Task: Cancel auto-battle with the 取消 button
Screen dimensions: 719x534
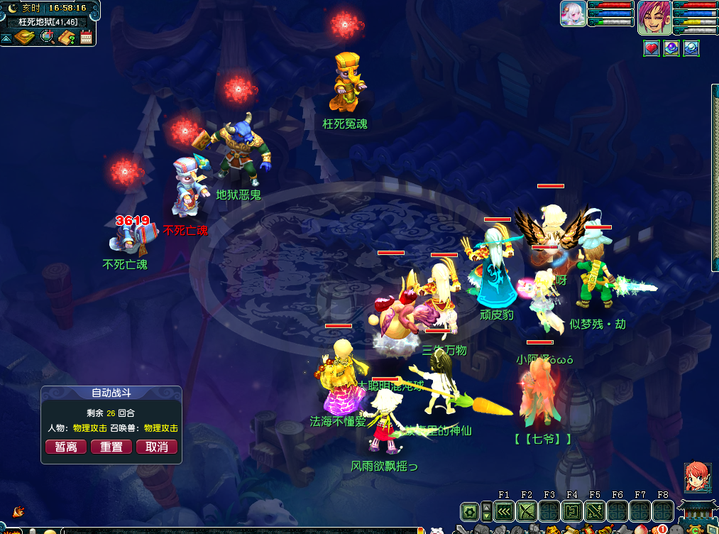Action: click(x=155, y=447)
